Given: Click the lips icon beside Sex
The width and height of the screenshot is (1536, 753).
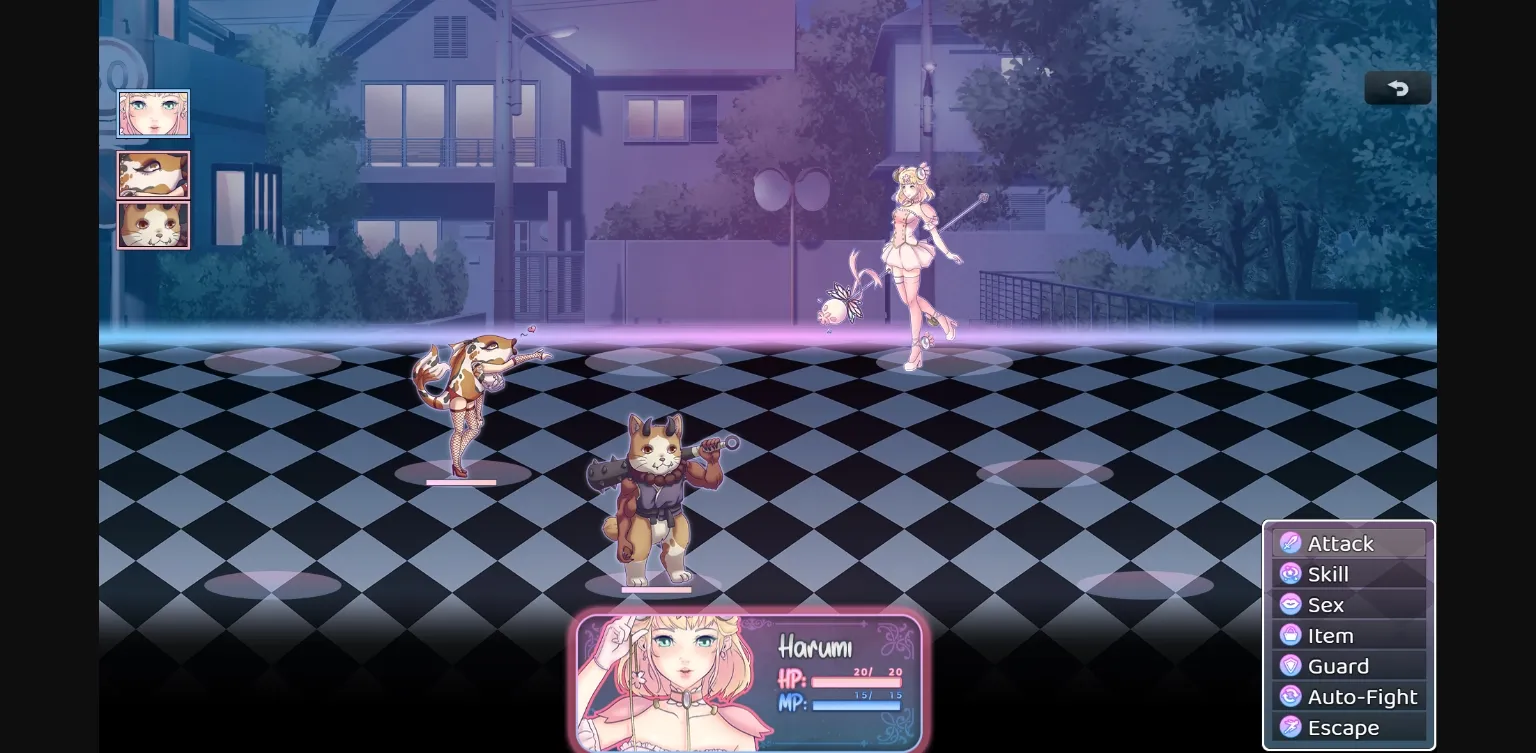Looking at the screenshot, I should 1290,605.
